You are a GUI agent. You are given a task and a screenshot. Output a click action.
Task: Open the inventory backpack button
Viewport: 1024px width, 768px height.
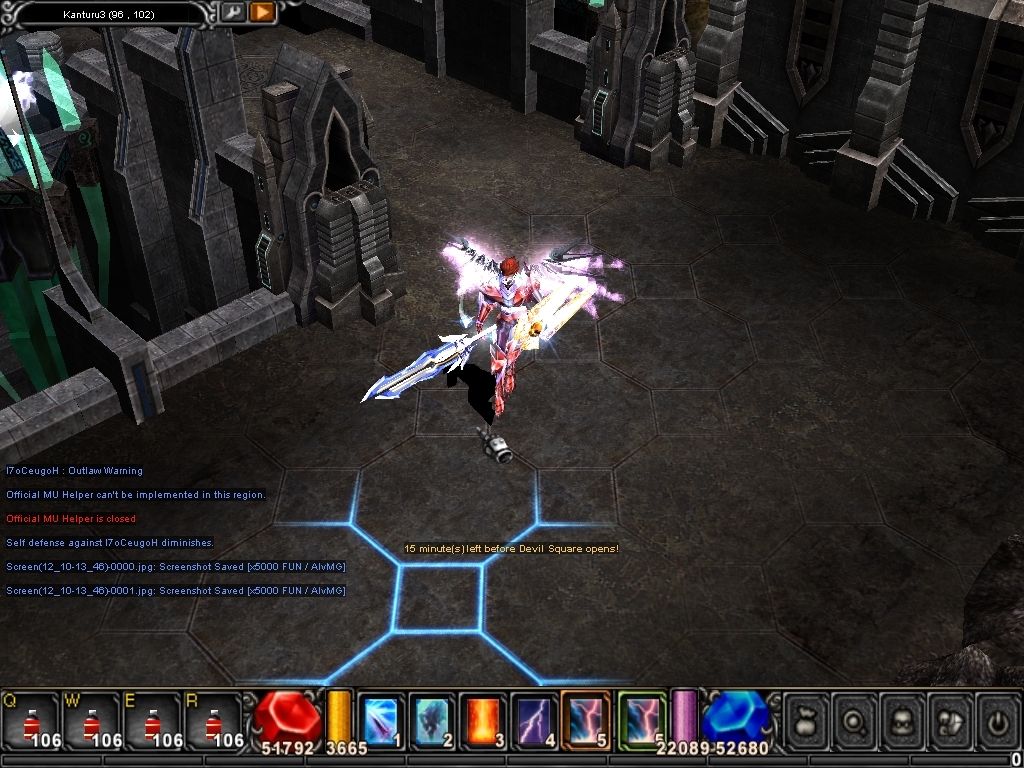tap(903, 719)
